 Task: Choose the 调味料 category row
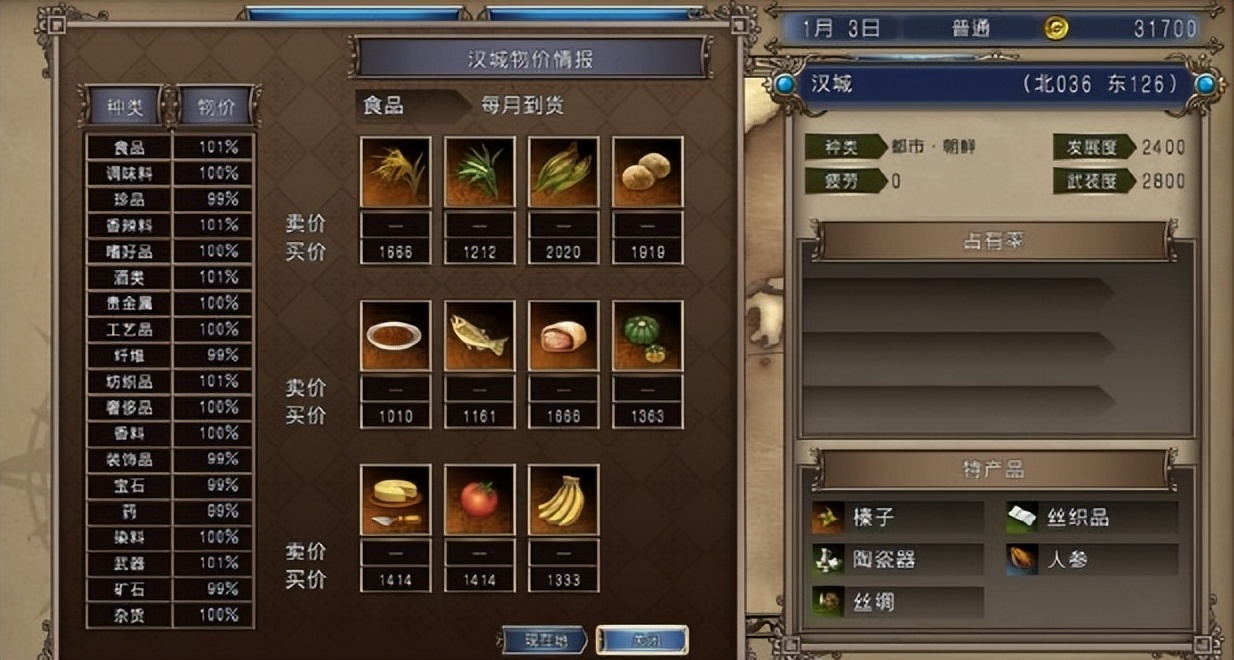129,173
